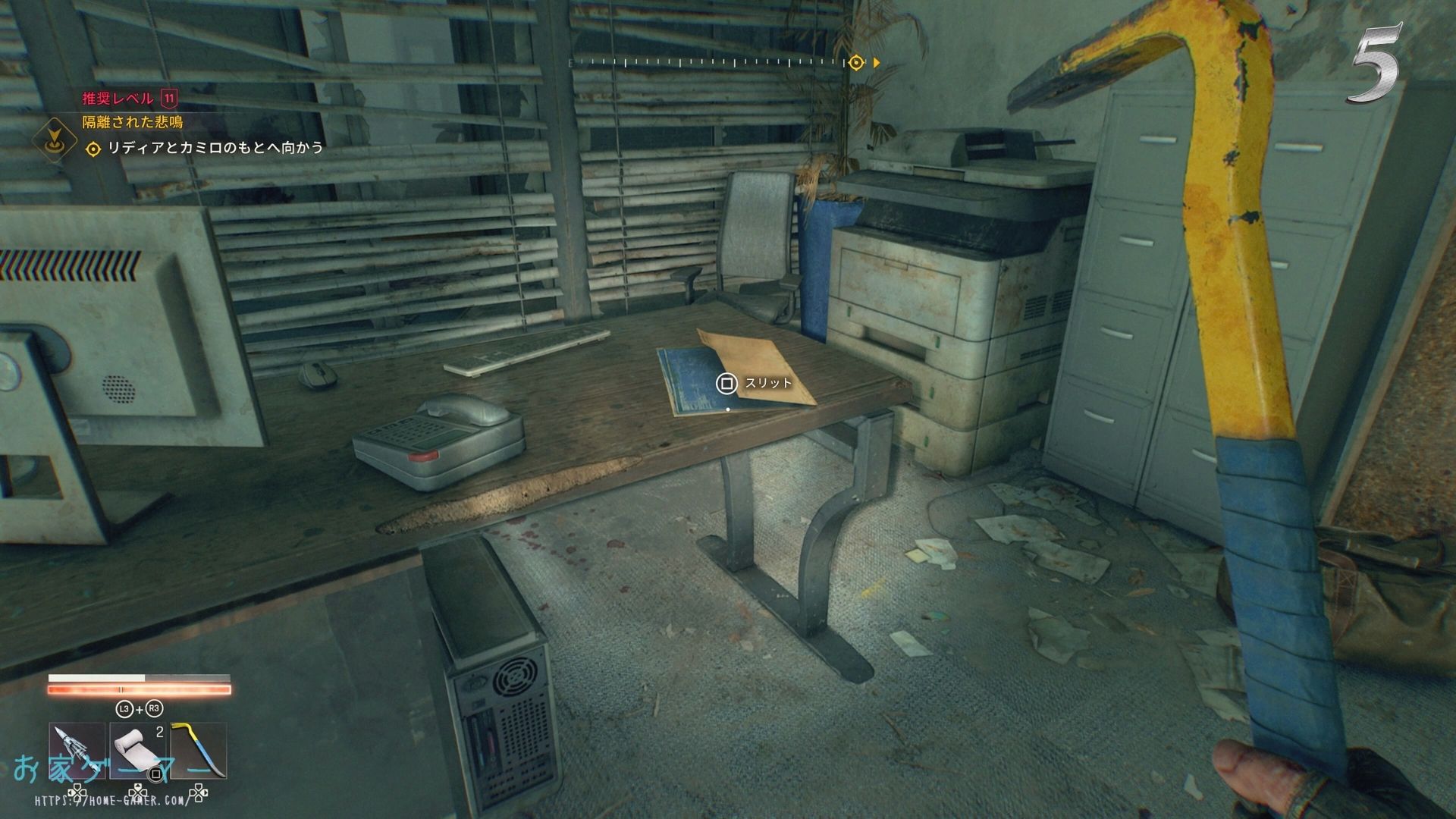Viewport: 1456px width, 819px height.
Task: Choose the yellow crowbar weapon slot
Action: tap(198, 751)
